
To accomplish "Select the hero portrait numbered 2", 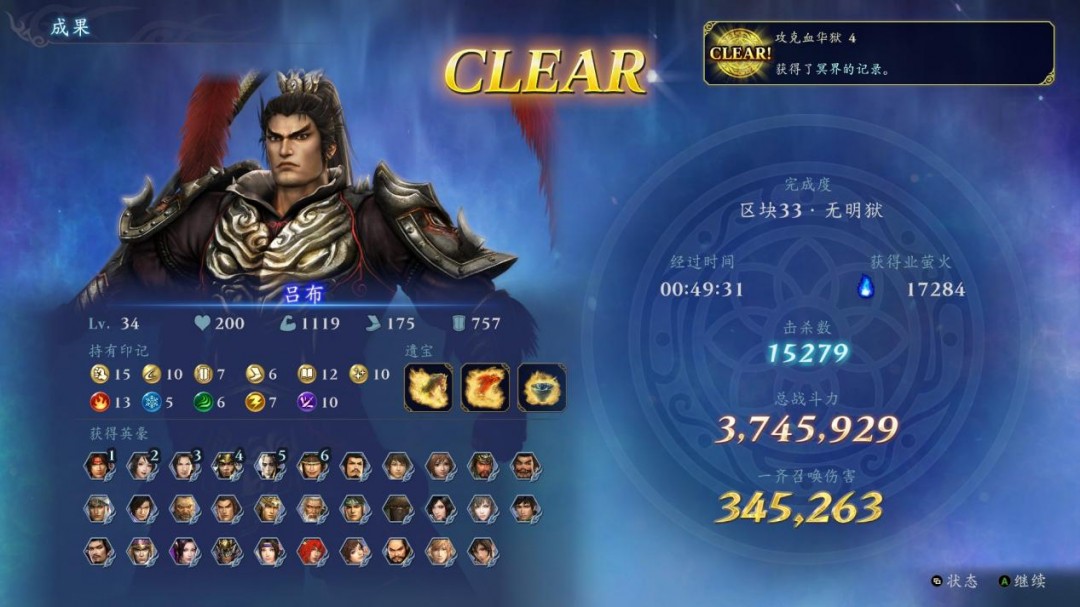I will (x=142, y=466).
